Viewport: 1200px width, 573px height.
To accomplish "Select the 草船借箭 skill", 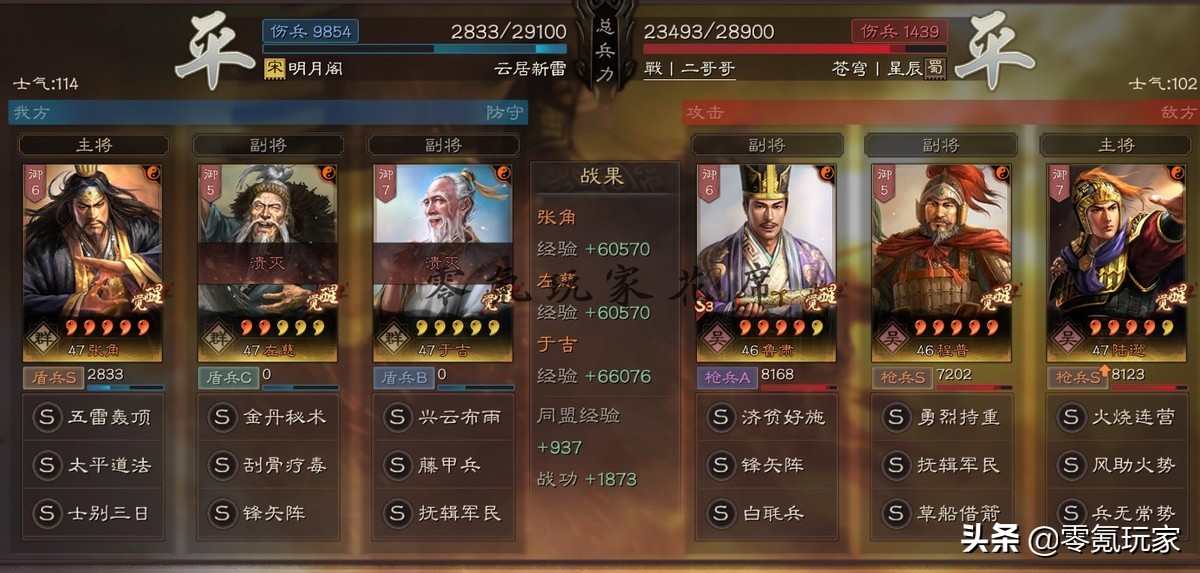I will pos(941,513).
